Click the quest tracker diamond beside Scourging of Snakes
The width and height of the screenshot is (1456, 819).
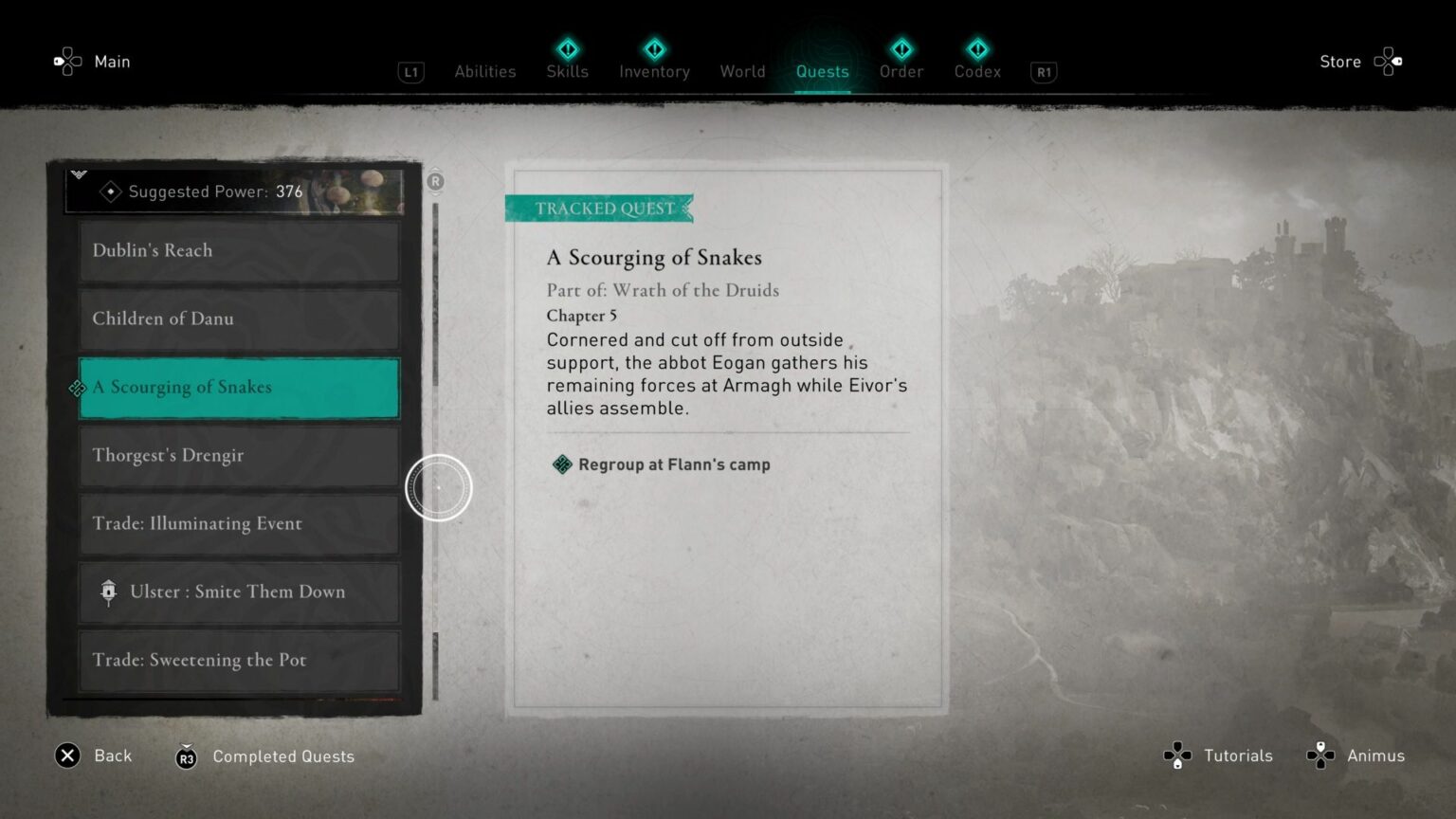point(77,389)
